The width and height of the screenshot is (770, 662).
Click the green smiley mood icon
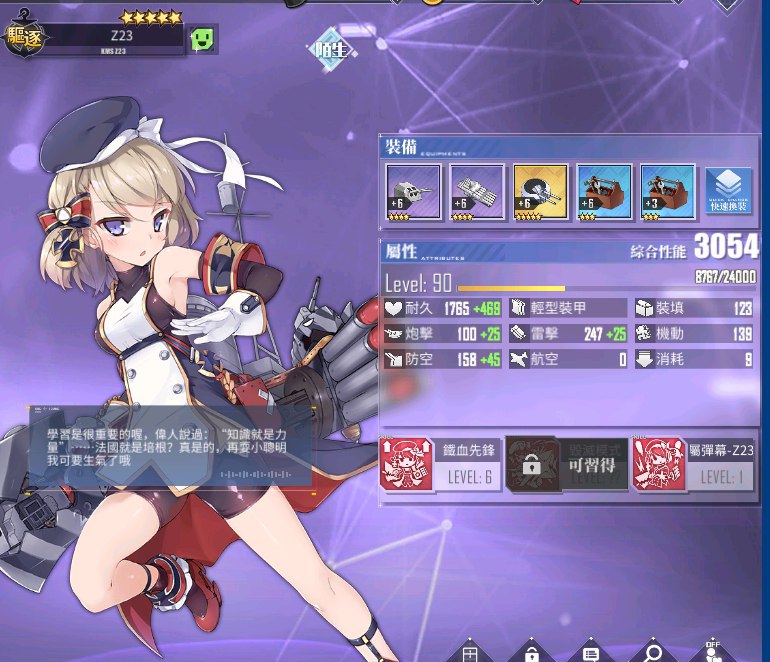204,39
